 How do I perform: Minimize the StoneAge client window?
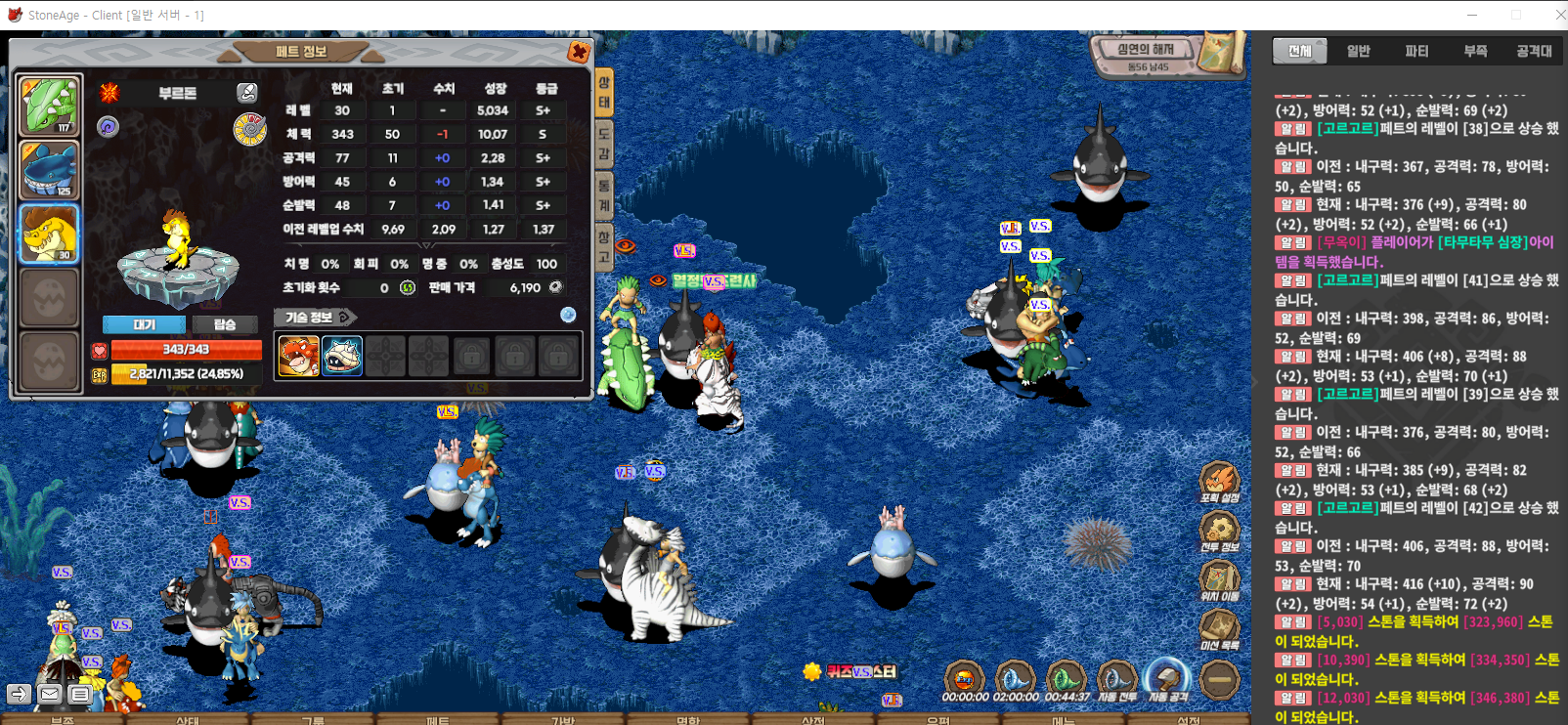[x=1473, y=15]
